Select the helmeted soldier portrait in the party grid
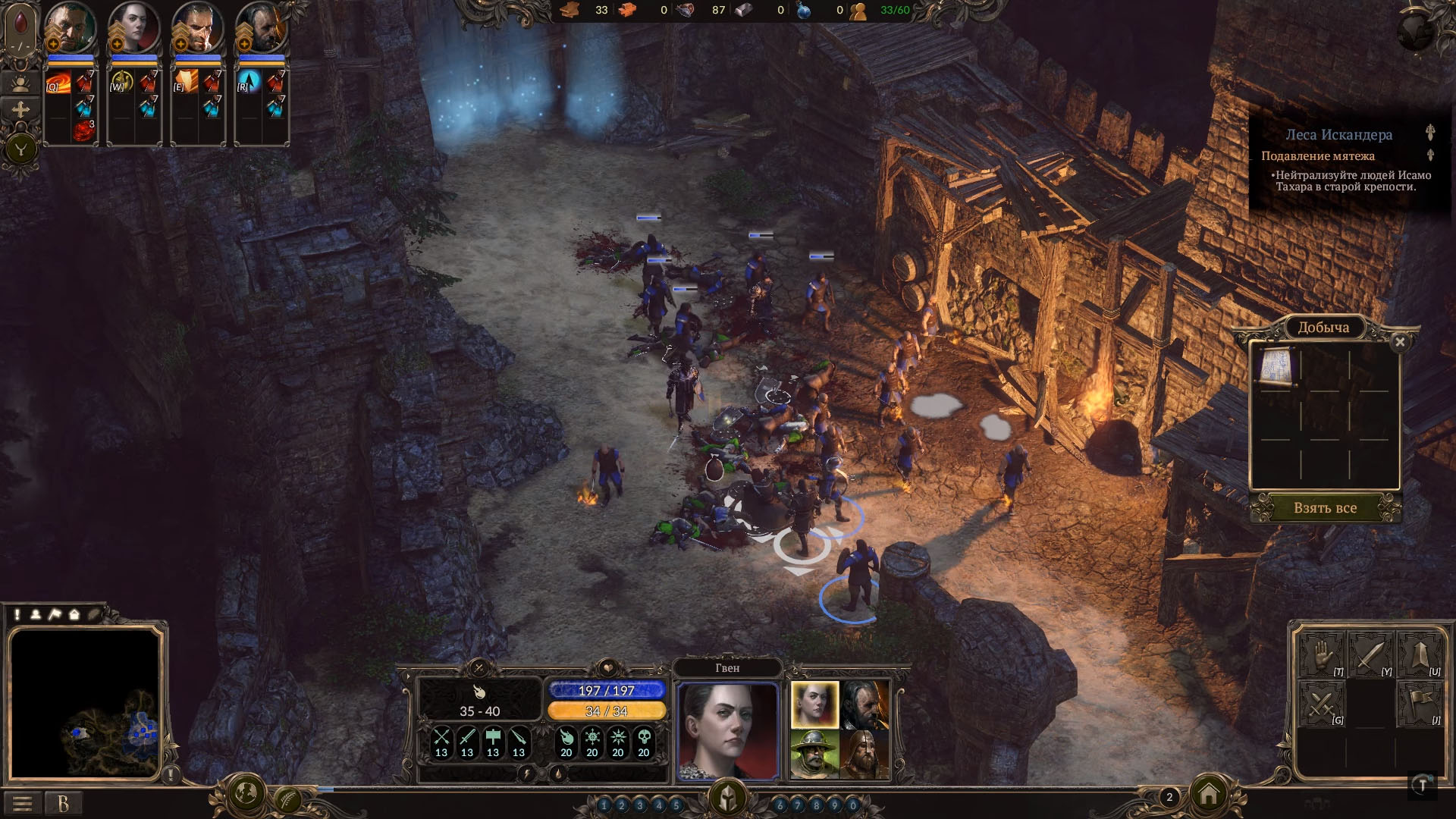1456x819 pixels. coord(814,754)
